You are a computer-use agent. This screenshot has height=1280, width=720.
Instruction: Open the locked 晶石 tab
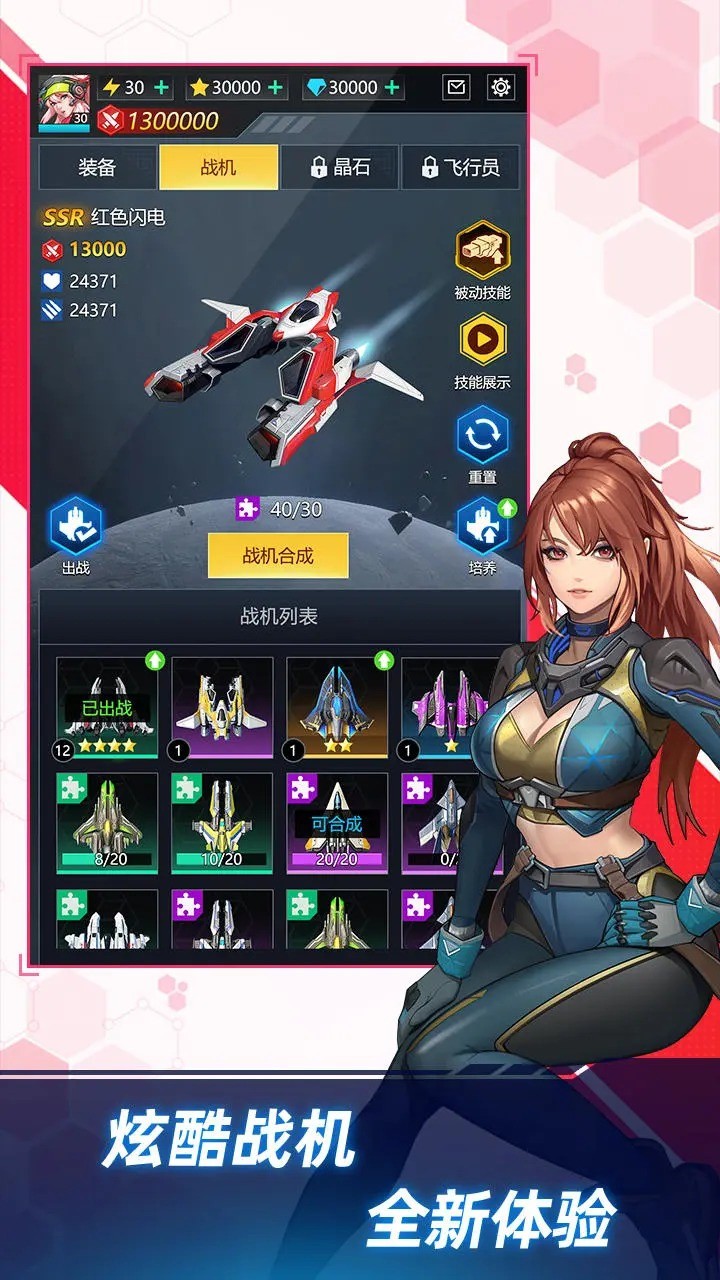[339, 167]
